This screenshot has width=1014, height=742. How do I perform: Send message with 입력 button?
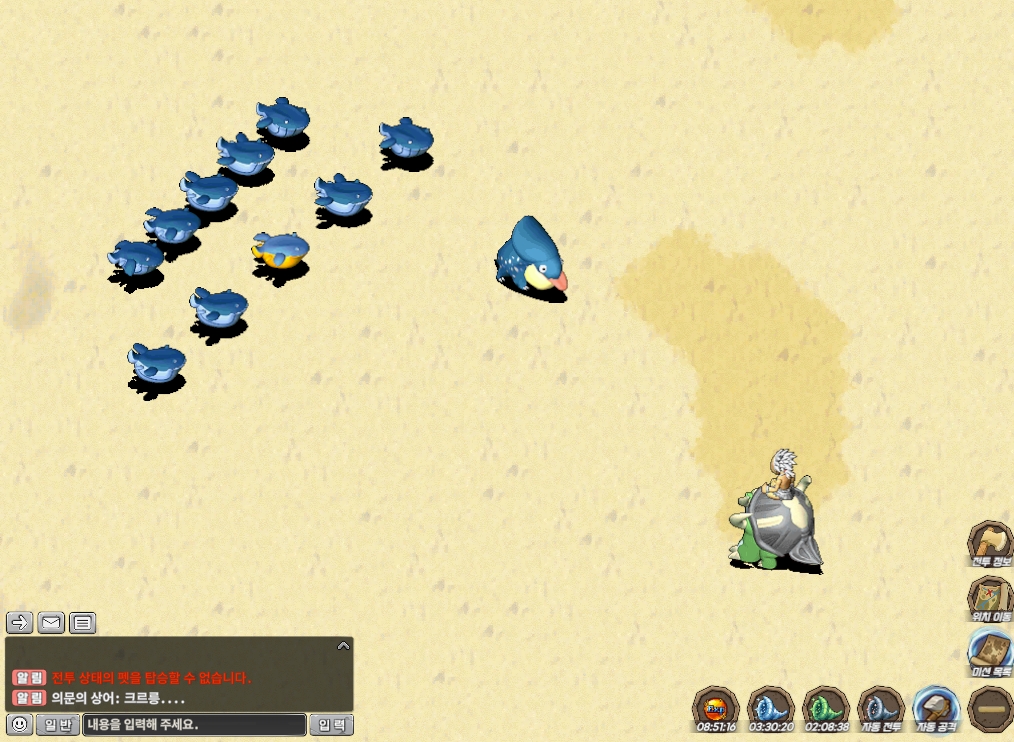click(331, 725)
